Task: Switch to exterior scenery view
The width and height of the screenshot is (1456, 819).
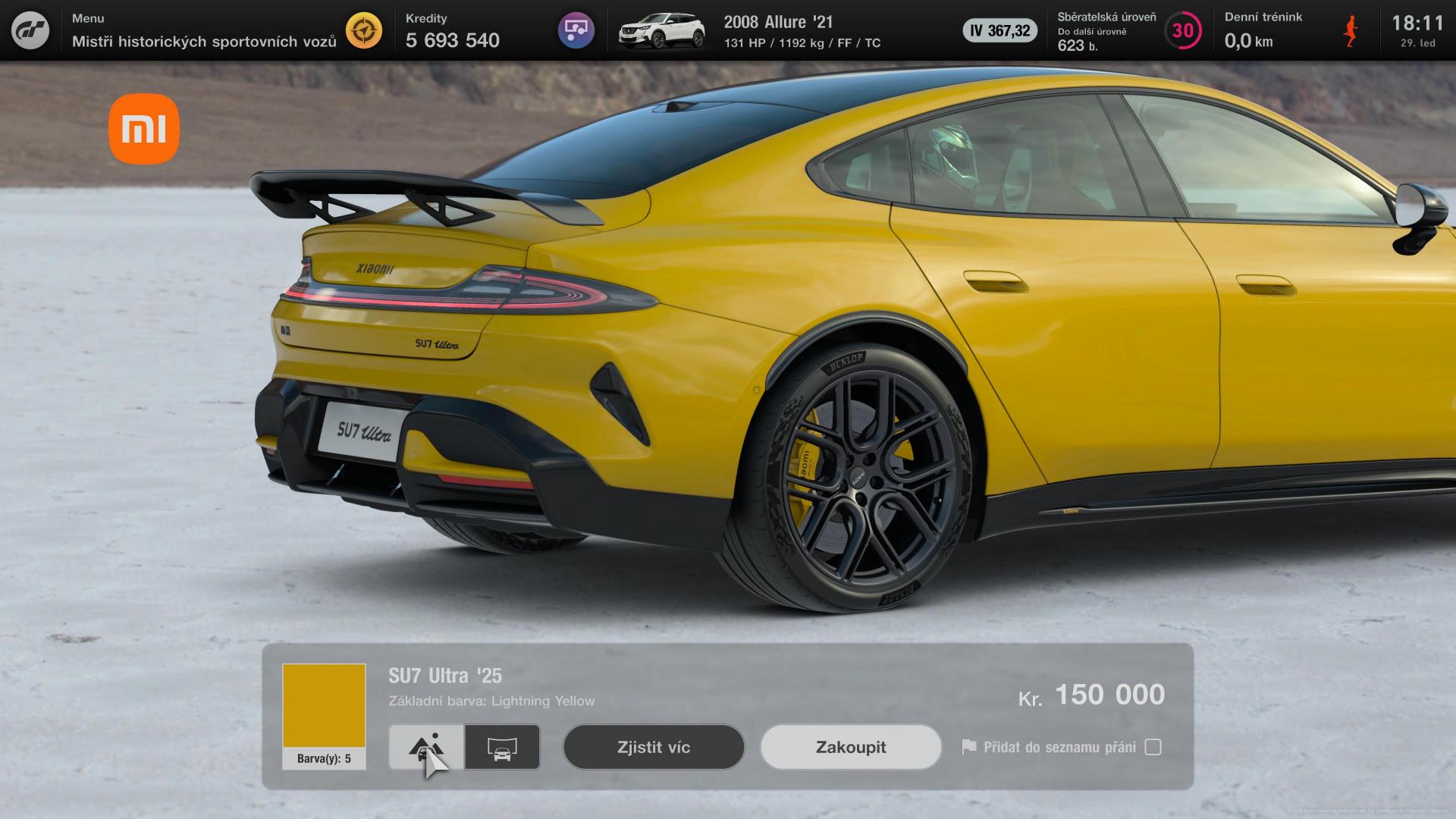Action: tap(426, 747)
